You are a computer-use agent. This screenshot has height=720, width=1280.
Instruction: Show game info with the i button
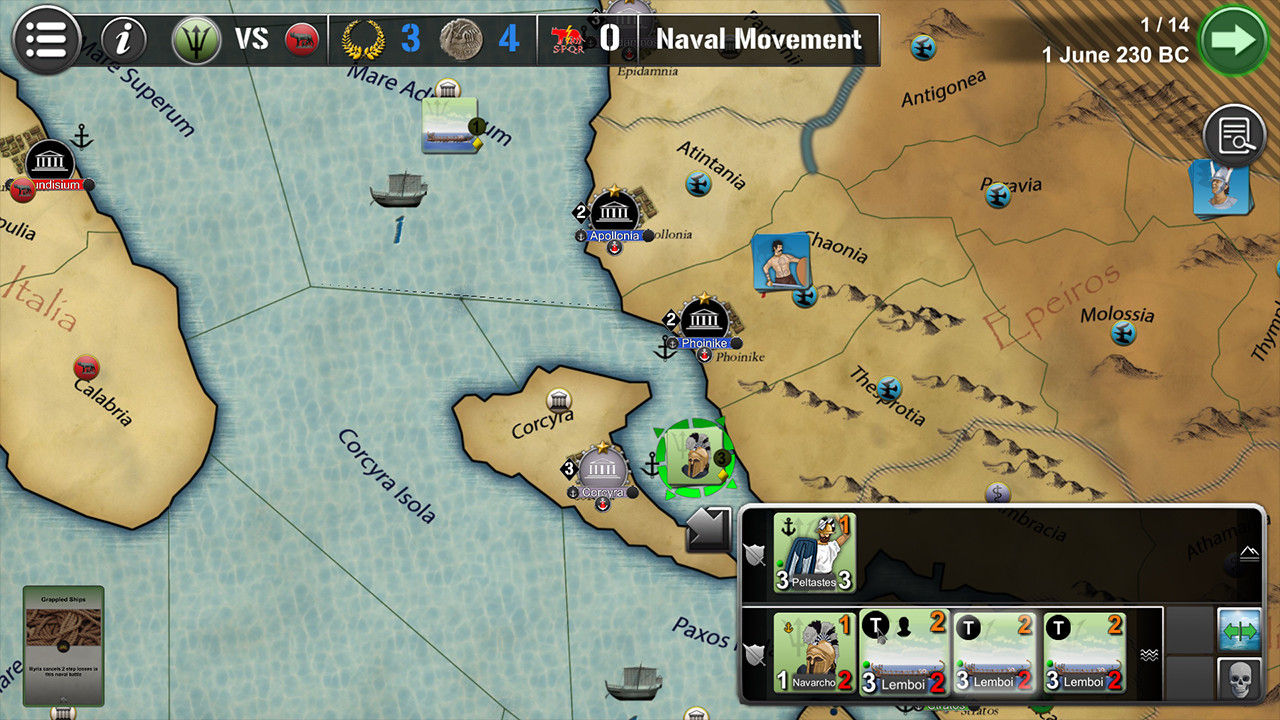tap(123, 40)
